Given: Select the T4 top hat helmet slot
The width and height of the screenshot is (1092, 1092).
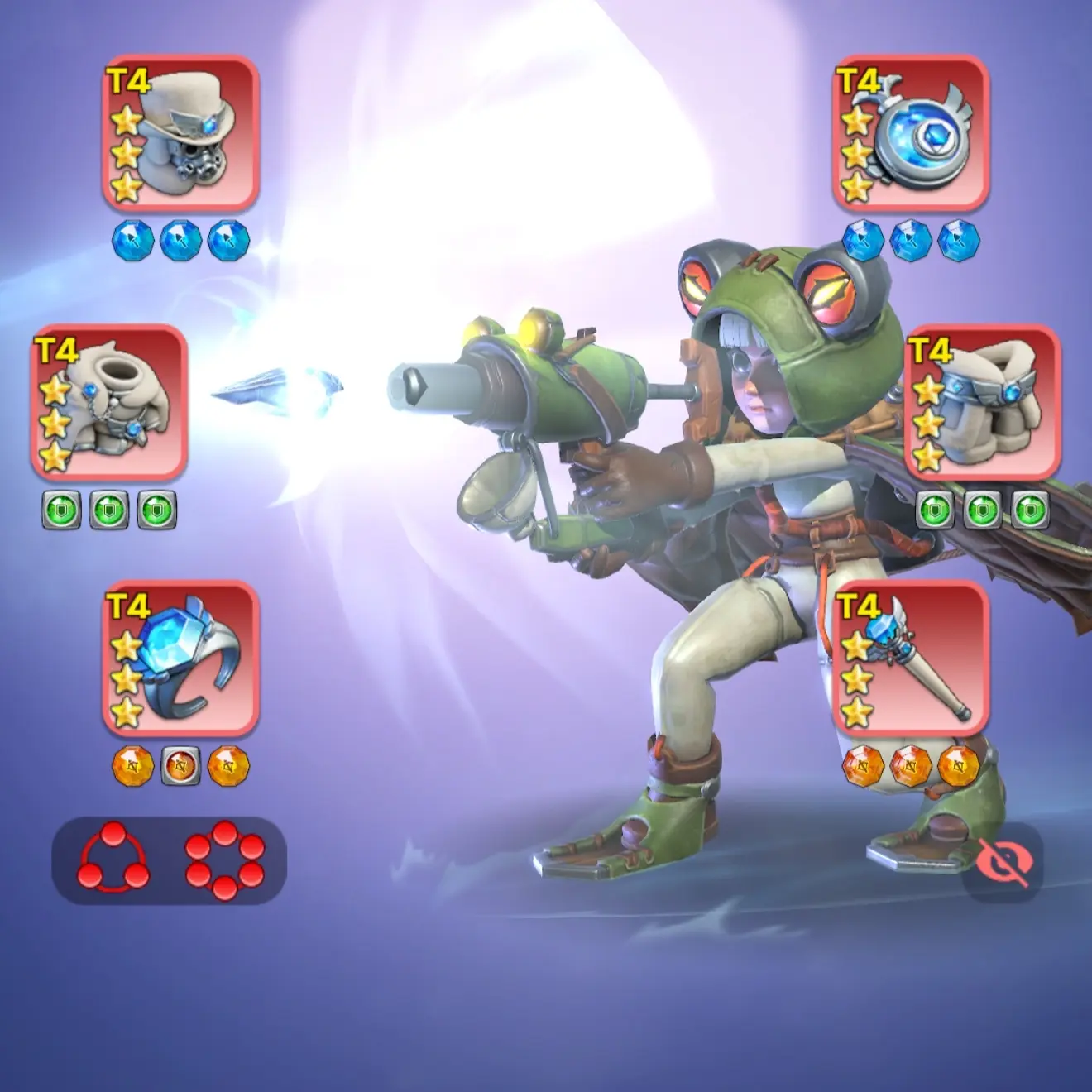Looking at the screenshot, I should (x=180, y=133).
